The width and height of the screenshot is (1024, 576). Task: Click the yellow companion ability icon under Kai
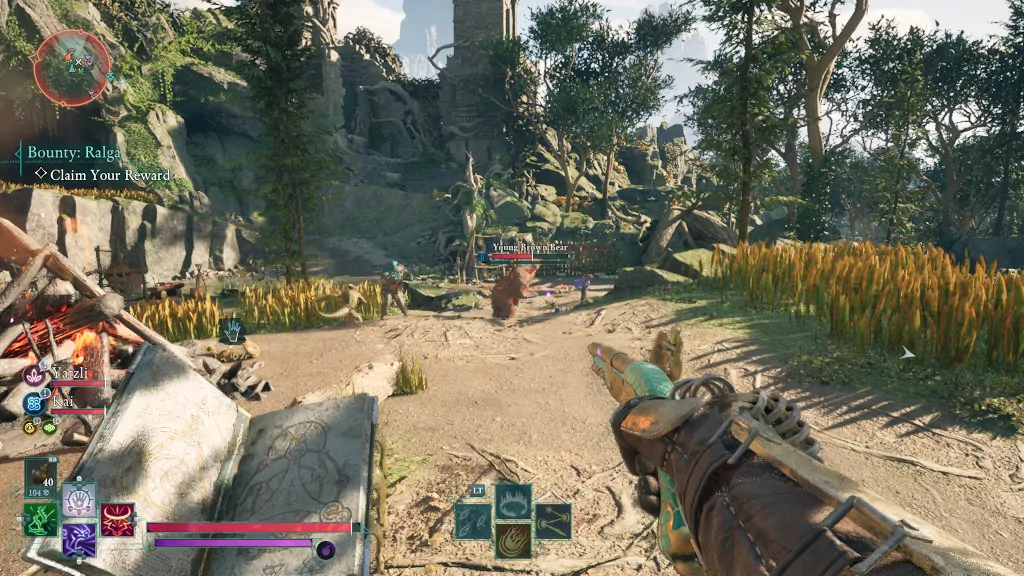tap(29, 427)
